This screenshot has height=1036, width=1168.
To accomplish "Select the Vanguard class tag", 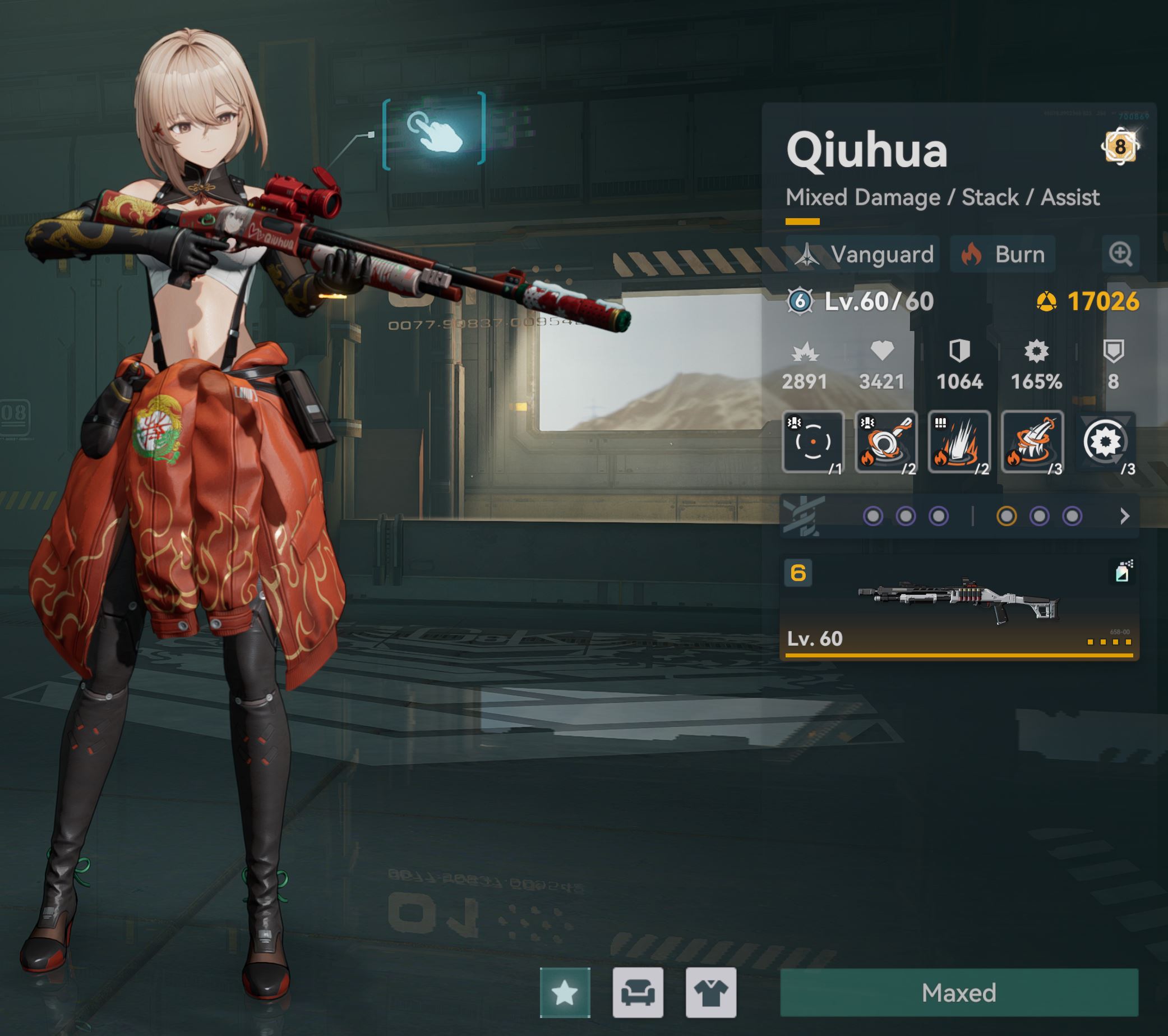I will click(863, 255).
